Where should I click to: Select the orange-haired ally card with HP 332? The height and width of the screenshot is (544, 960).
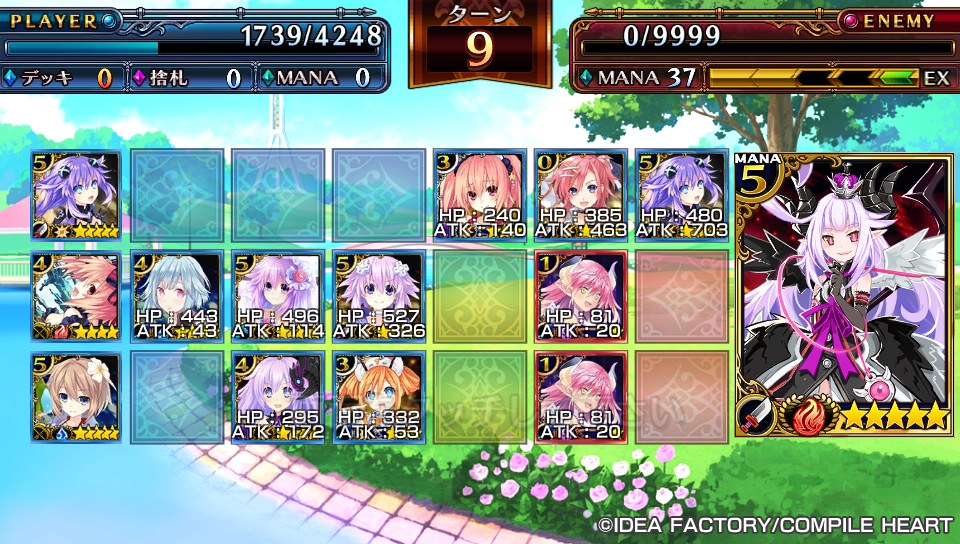(378, 397)
